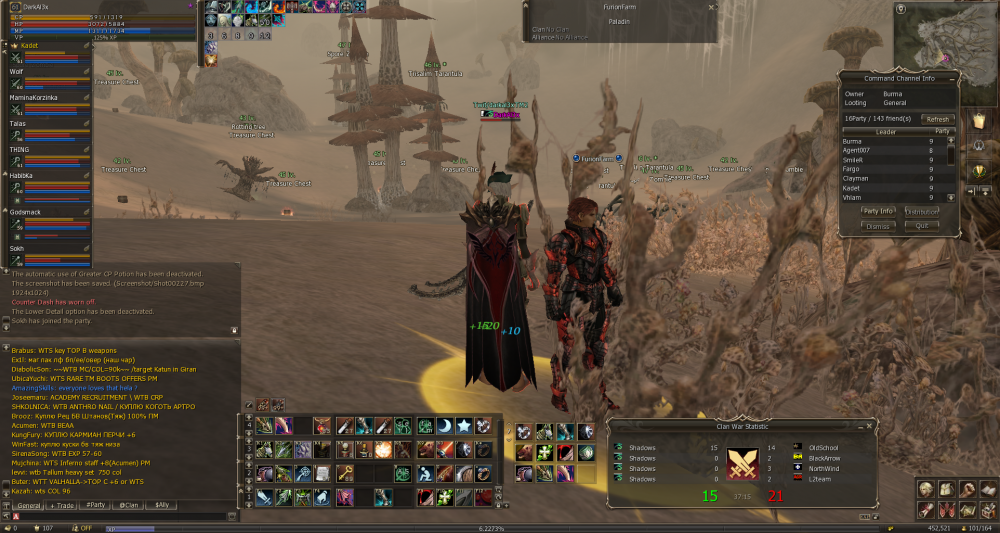
Task: Dismiss the selected party from channel
Action: pos(879,226)
